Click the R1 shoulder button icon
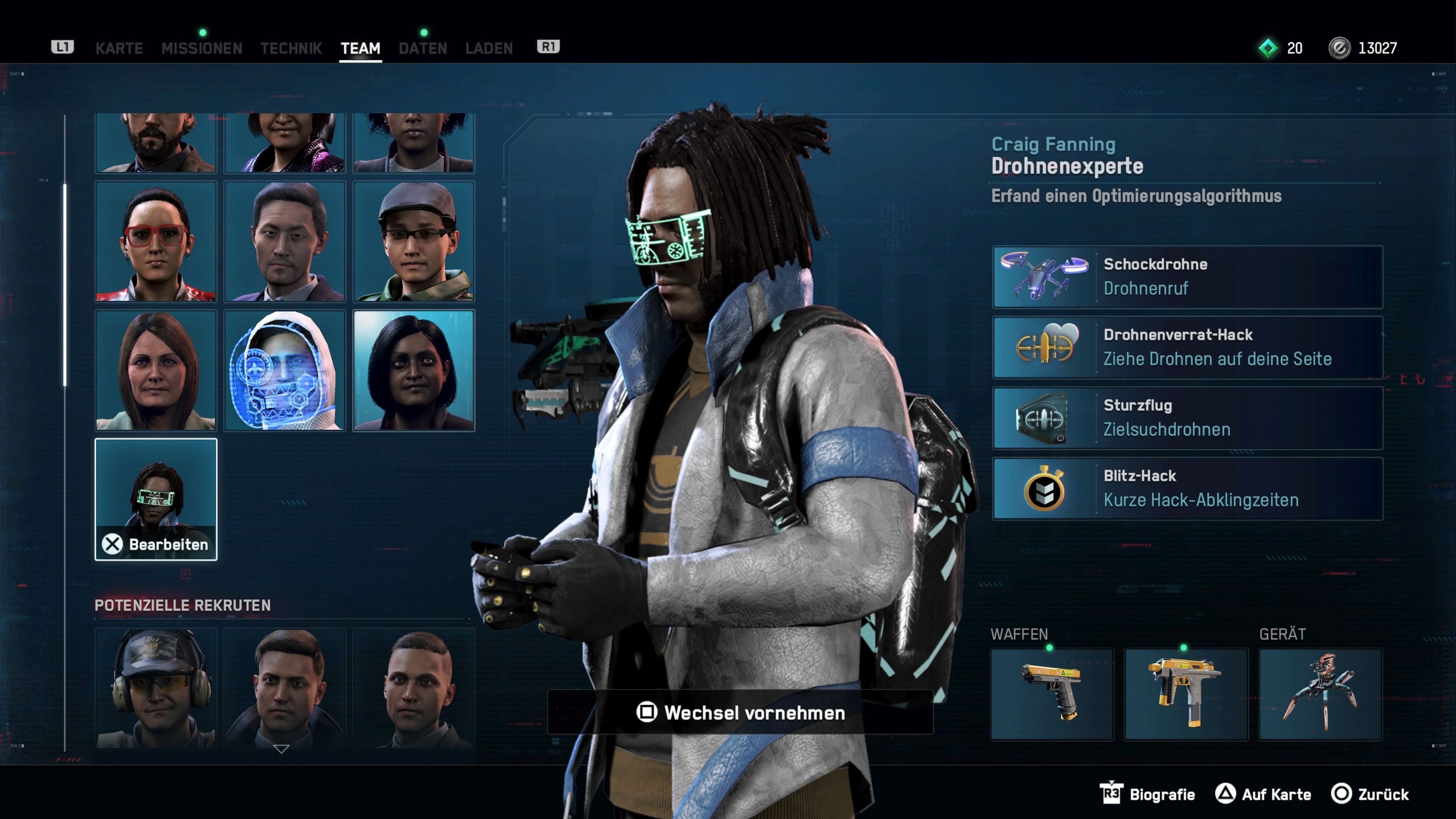Image resolution: width=1456 pixels, height=819 pixels. [x=547, y=47]
